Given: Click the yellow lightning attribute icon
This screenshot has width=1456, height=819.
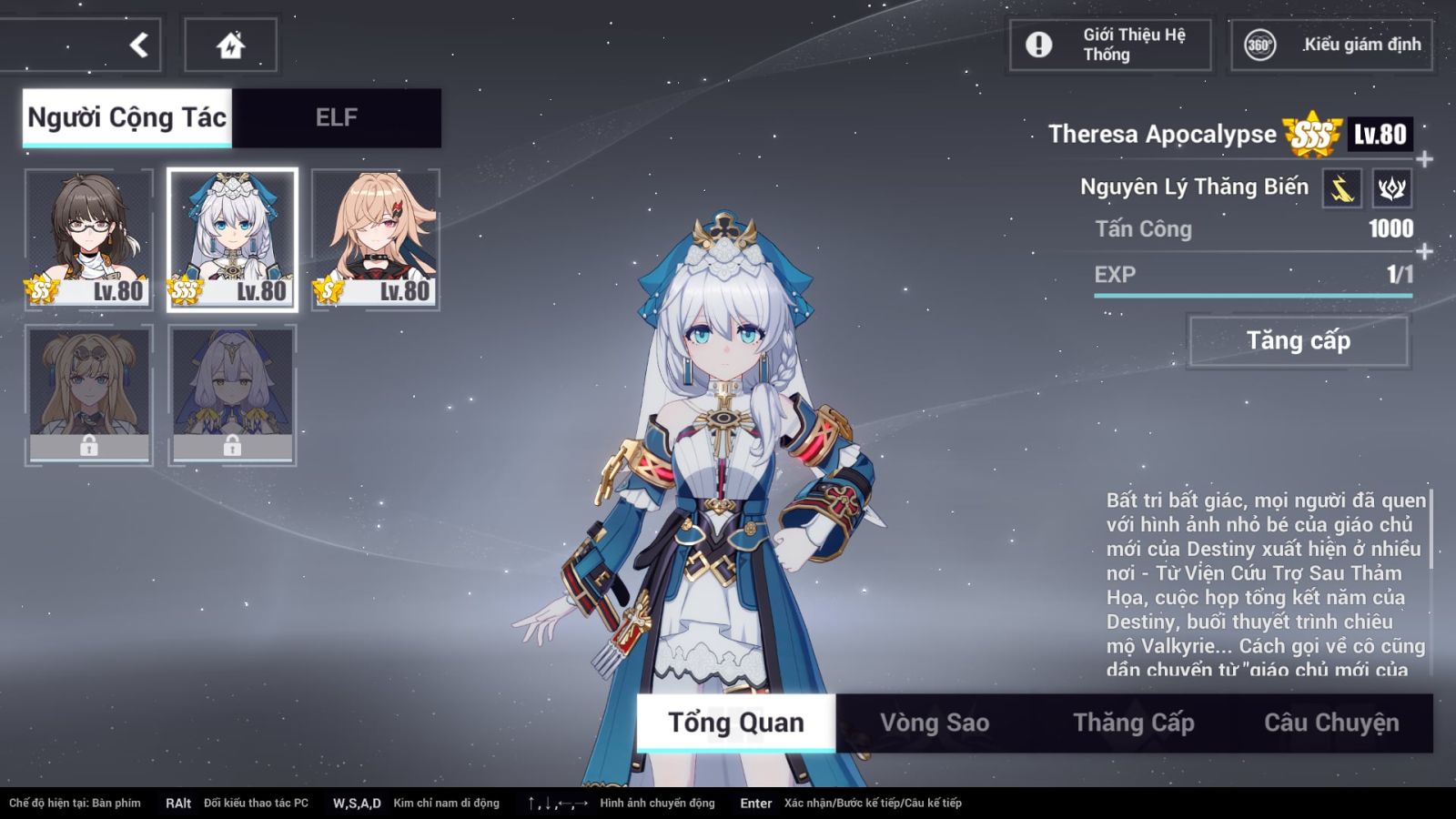Looking at the screenshot, I should (x=1342, y=188).
